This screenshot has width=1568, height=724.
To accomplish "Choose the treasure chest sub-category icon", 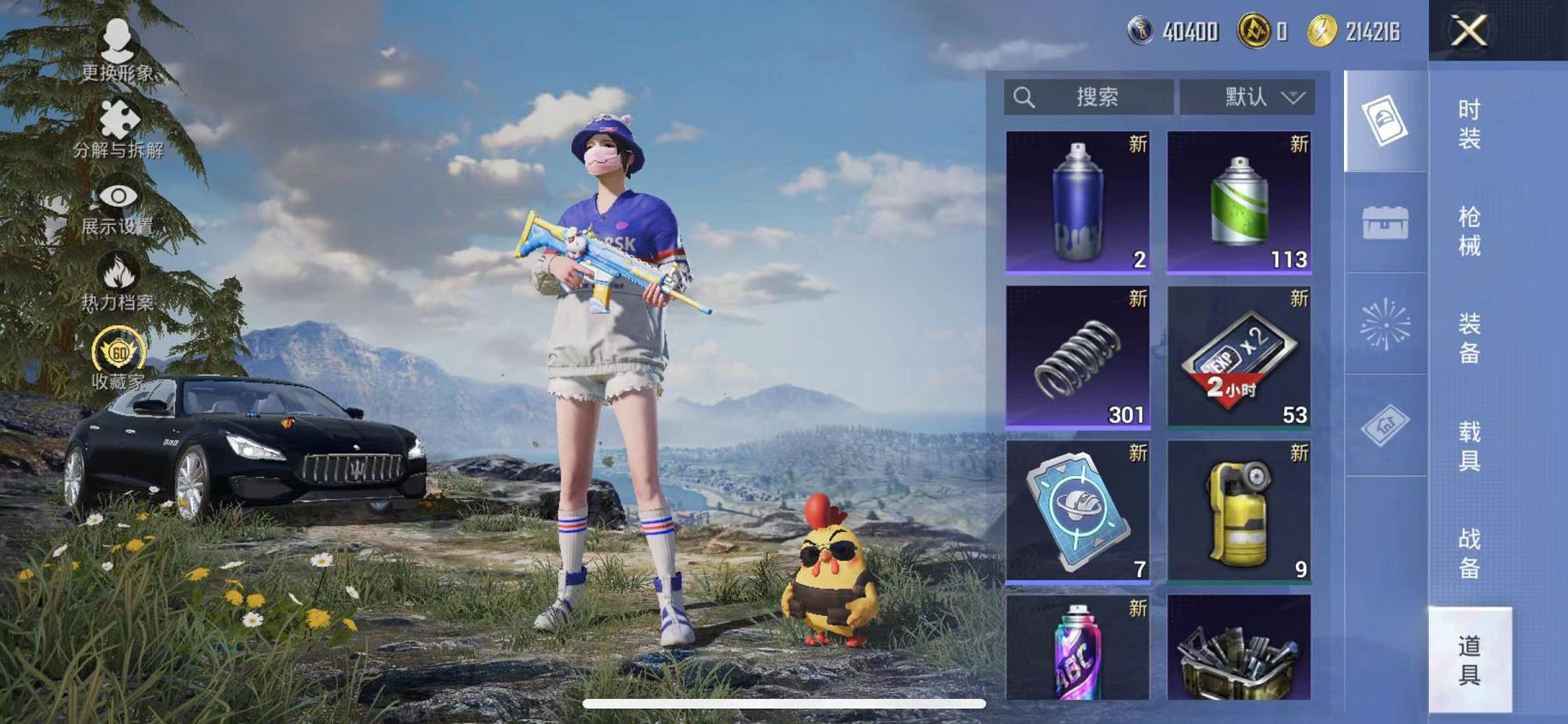I will [1385, 223].
